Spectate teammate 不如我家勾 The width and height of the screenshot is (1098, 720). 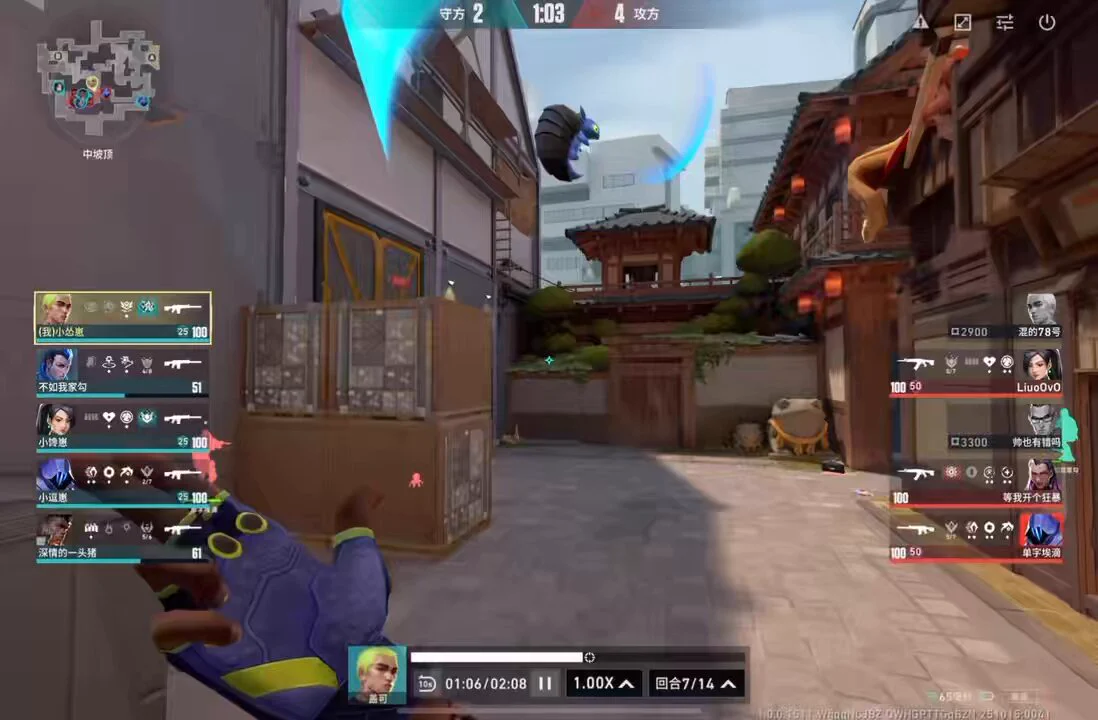click(123, 372)
